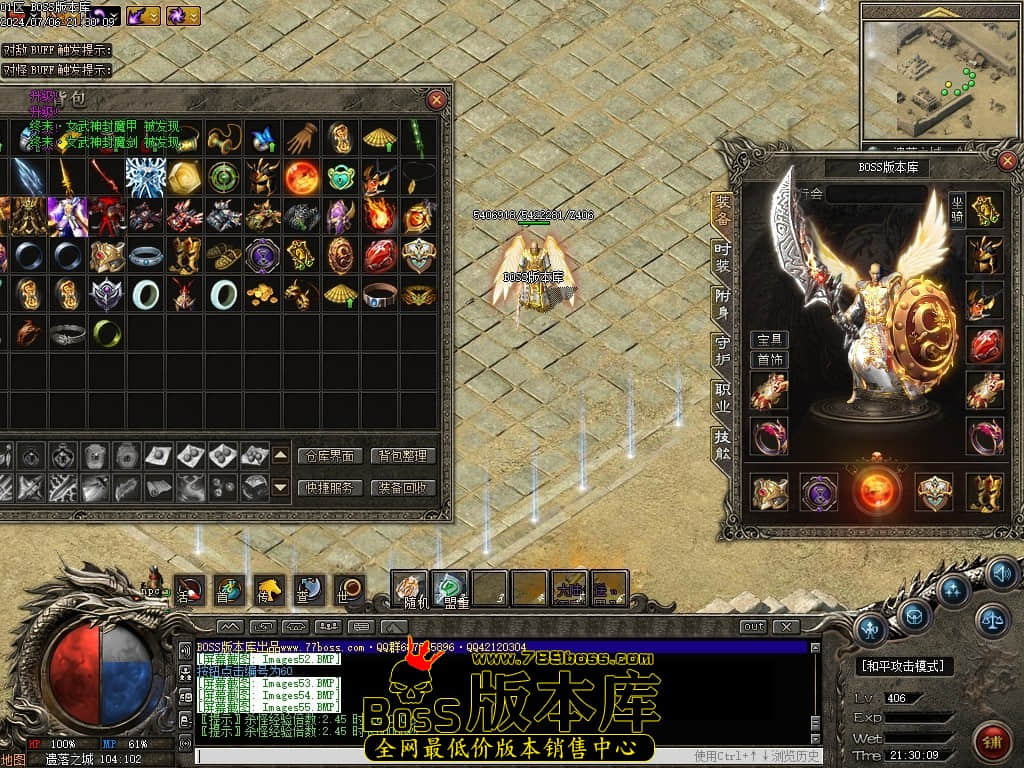This screenshot has width=1024, height=768.
Task: Use the 随机 random teleport hotbar slot
Action: (x=409, y=588)
